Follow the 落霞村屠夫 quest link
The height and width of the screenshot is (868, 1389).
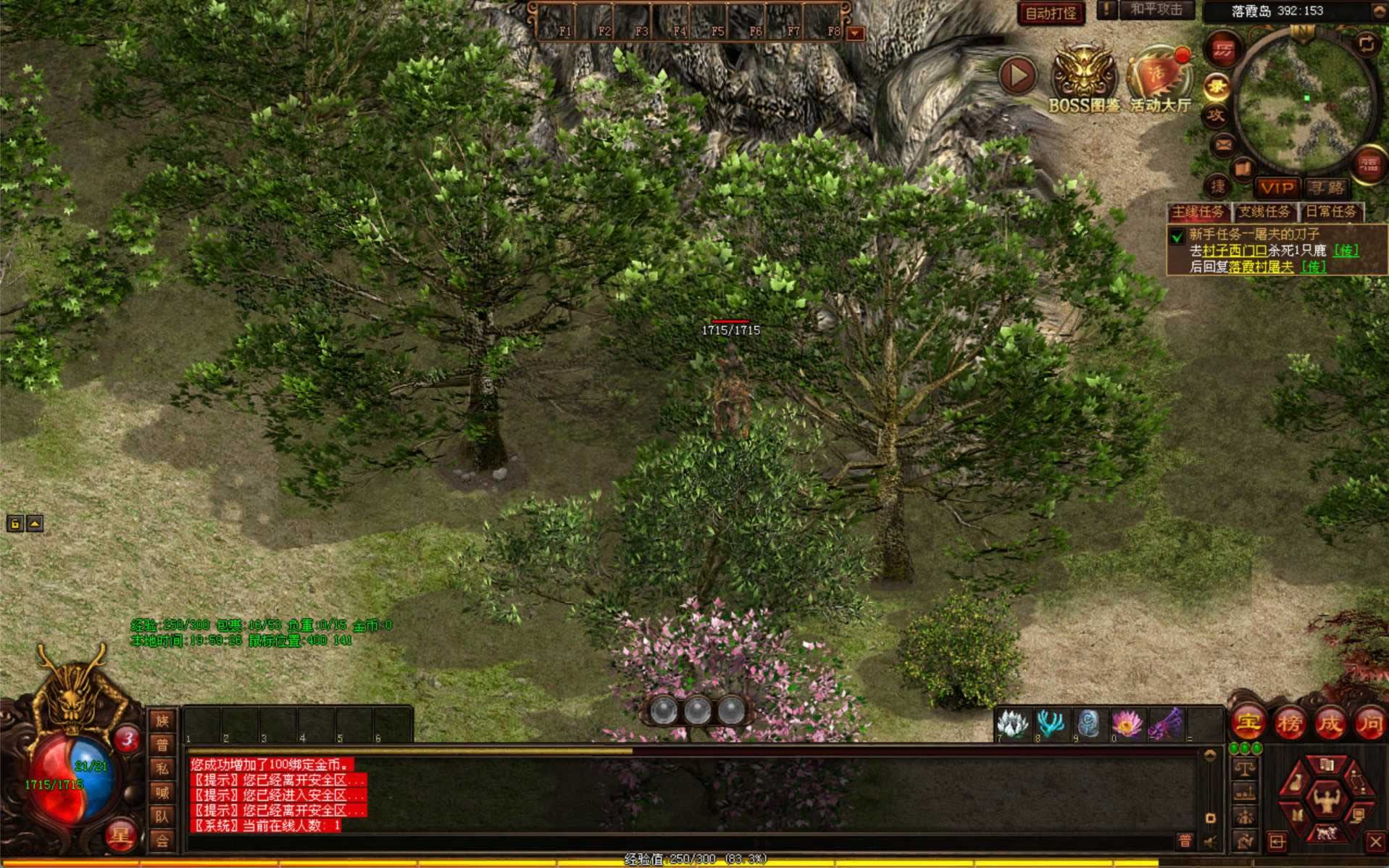click(x=1261, y=267)
